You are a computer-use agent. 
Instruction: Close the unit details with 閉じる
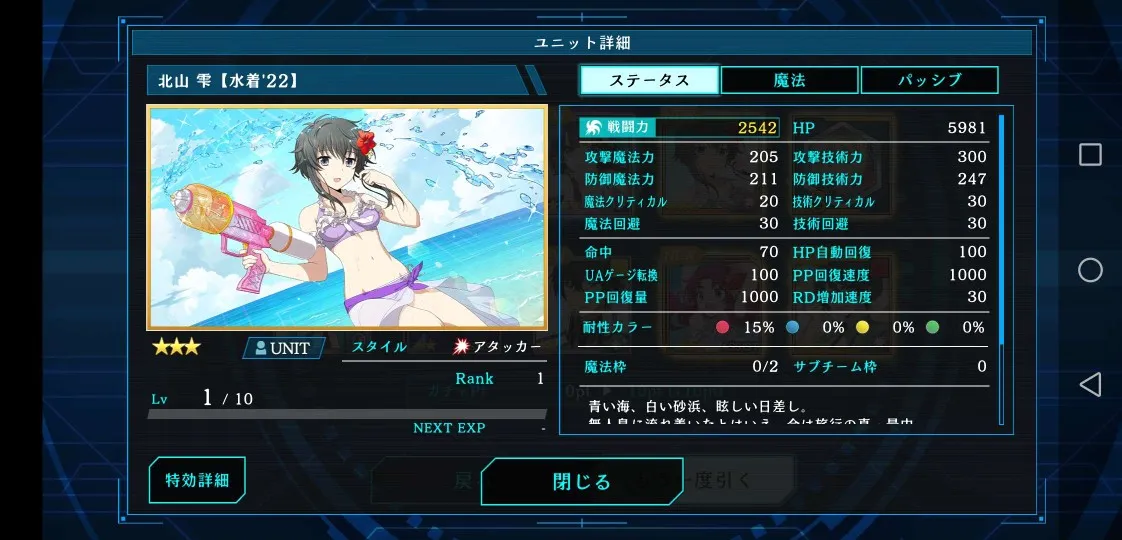point(581,482)
